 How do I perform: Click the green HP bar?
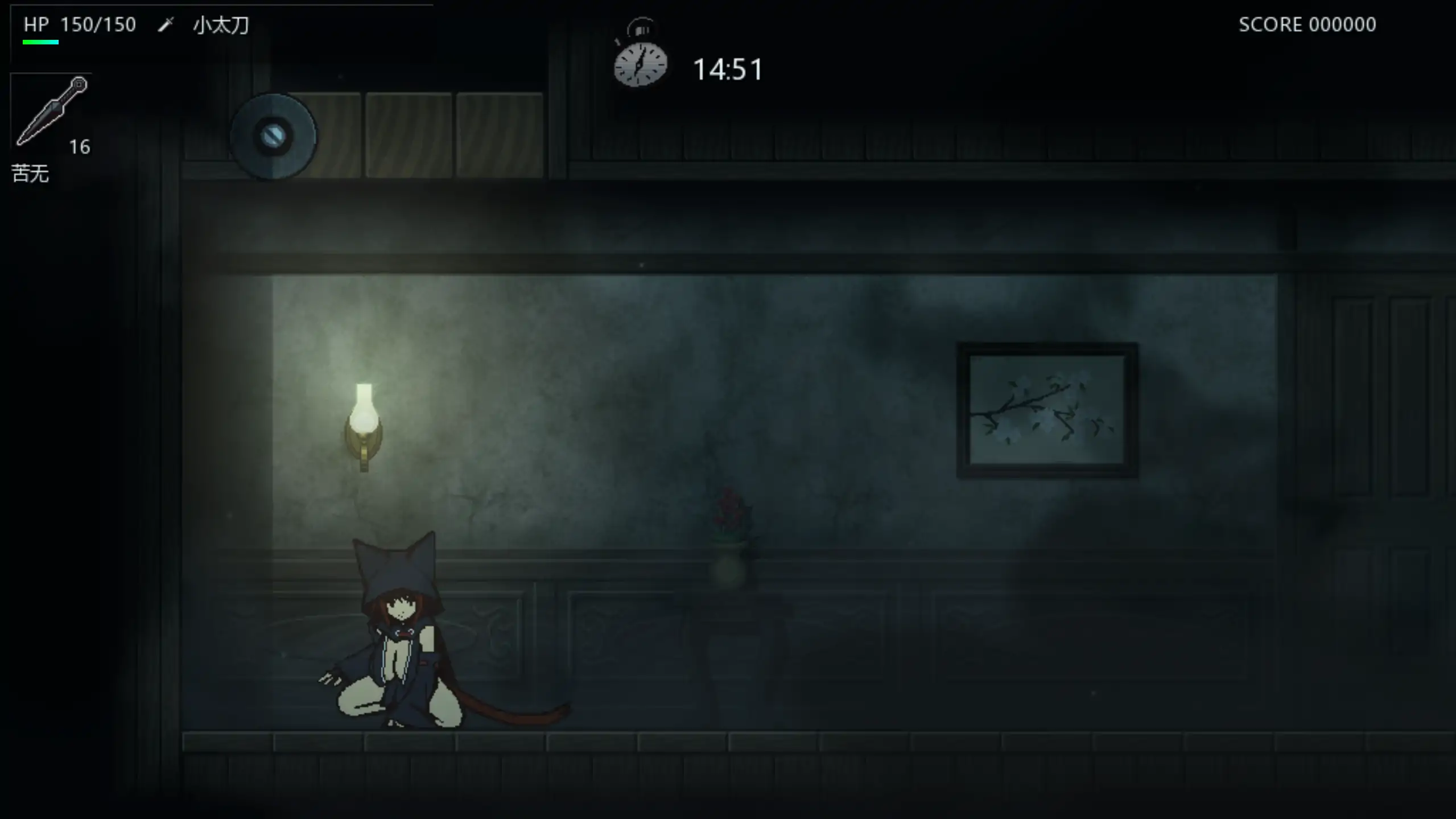tap(42, 41)
